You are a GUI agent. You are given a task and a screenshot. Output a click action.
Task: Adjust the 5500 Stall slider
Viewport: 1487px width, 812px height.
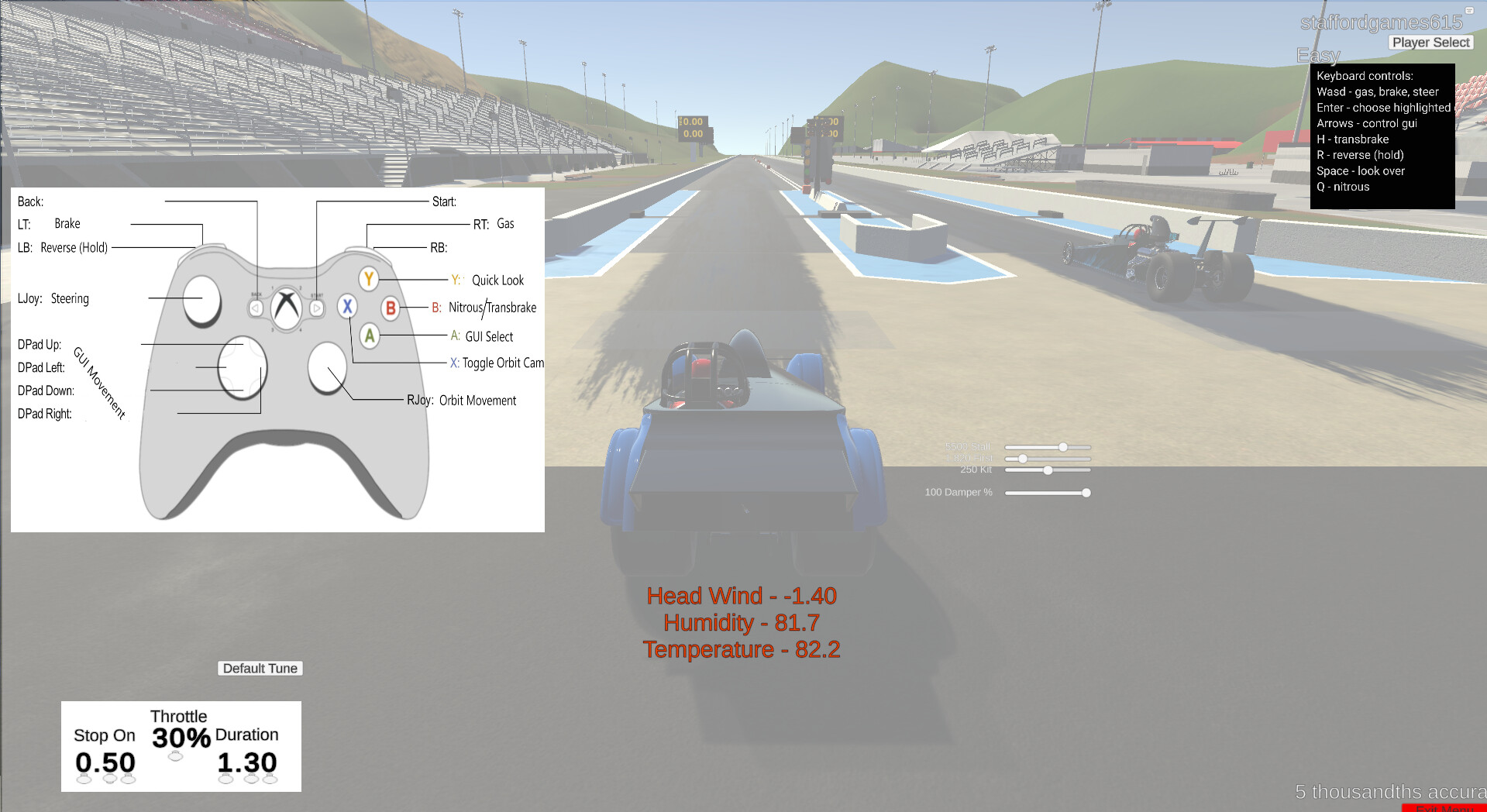(1063, 447)
